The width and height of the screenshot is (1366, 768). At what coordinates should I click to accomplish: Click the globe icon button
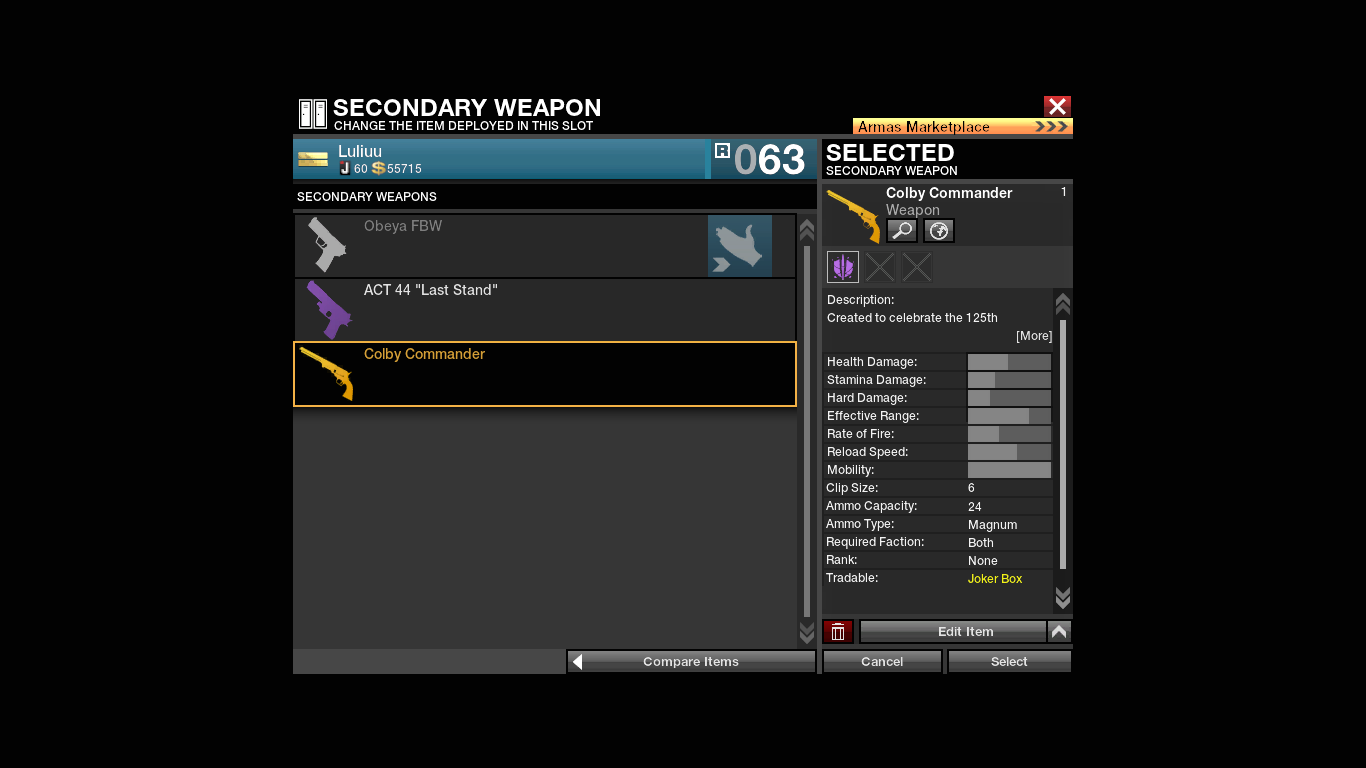tap(939, 231)
